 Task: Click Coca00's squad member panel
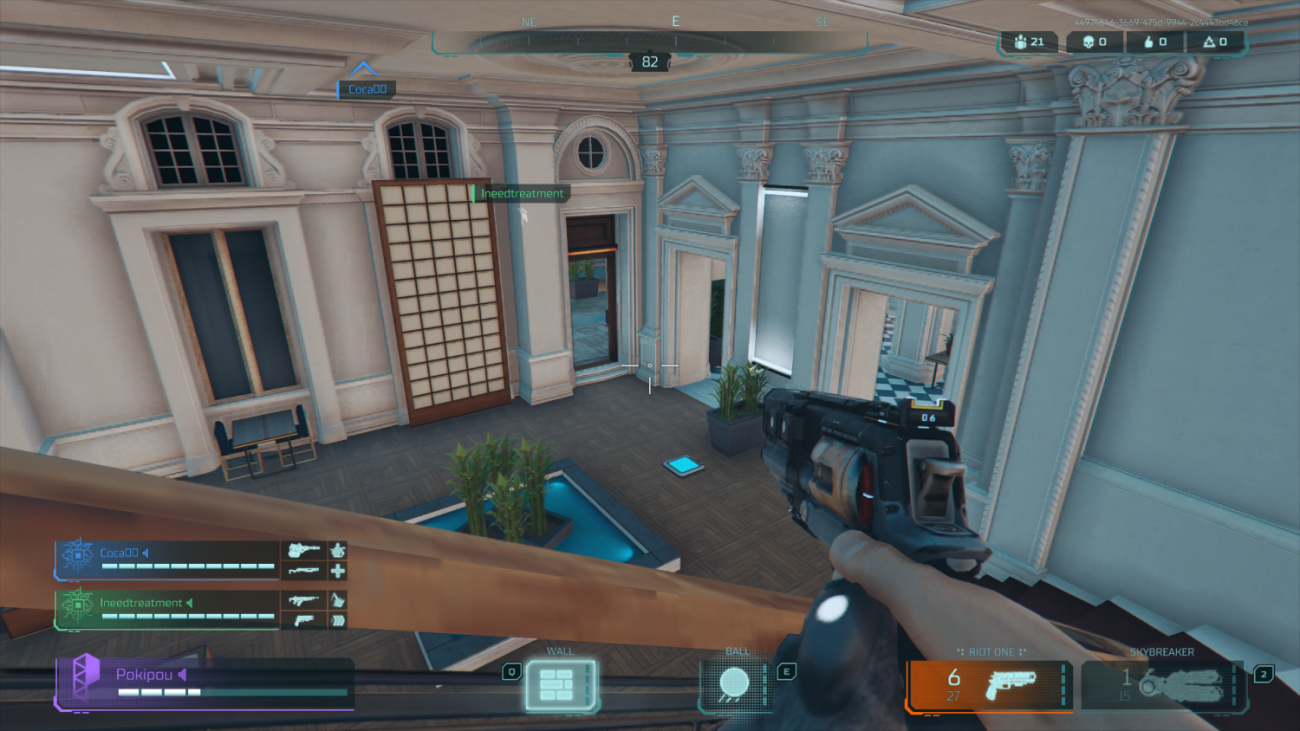click(200, 560)
